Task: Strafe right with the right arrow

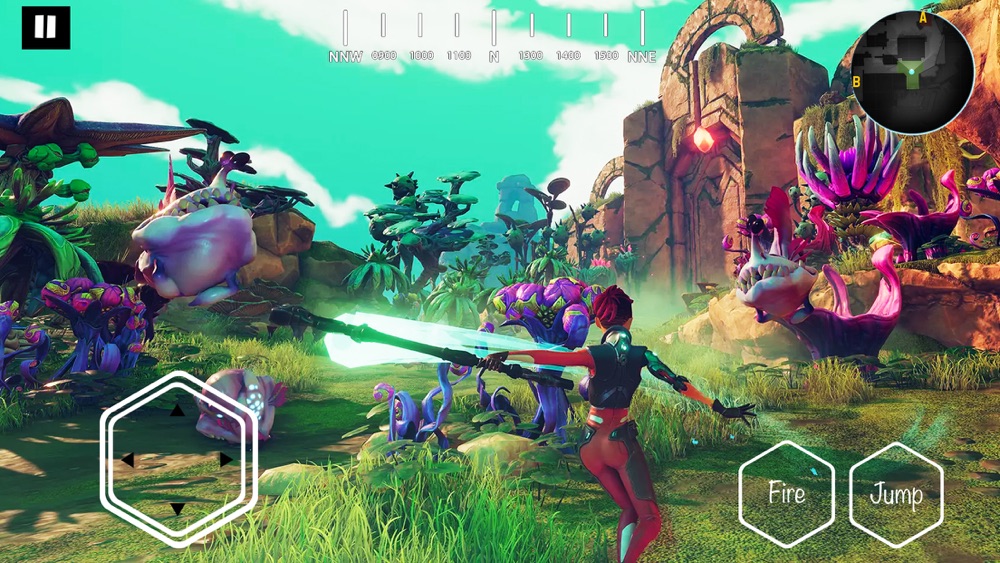Action: click(226, 460)
